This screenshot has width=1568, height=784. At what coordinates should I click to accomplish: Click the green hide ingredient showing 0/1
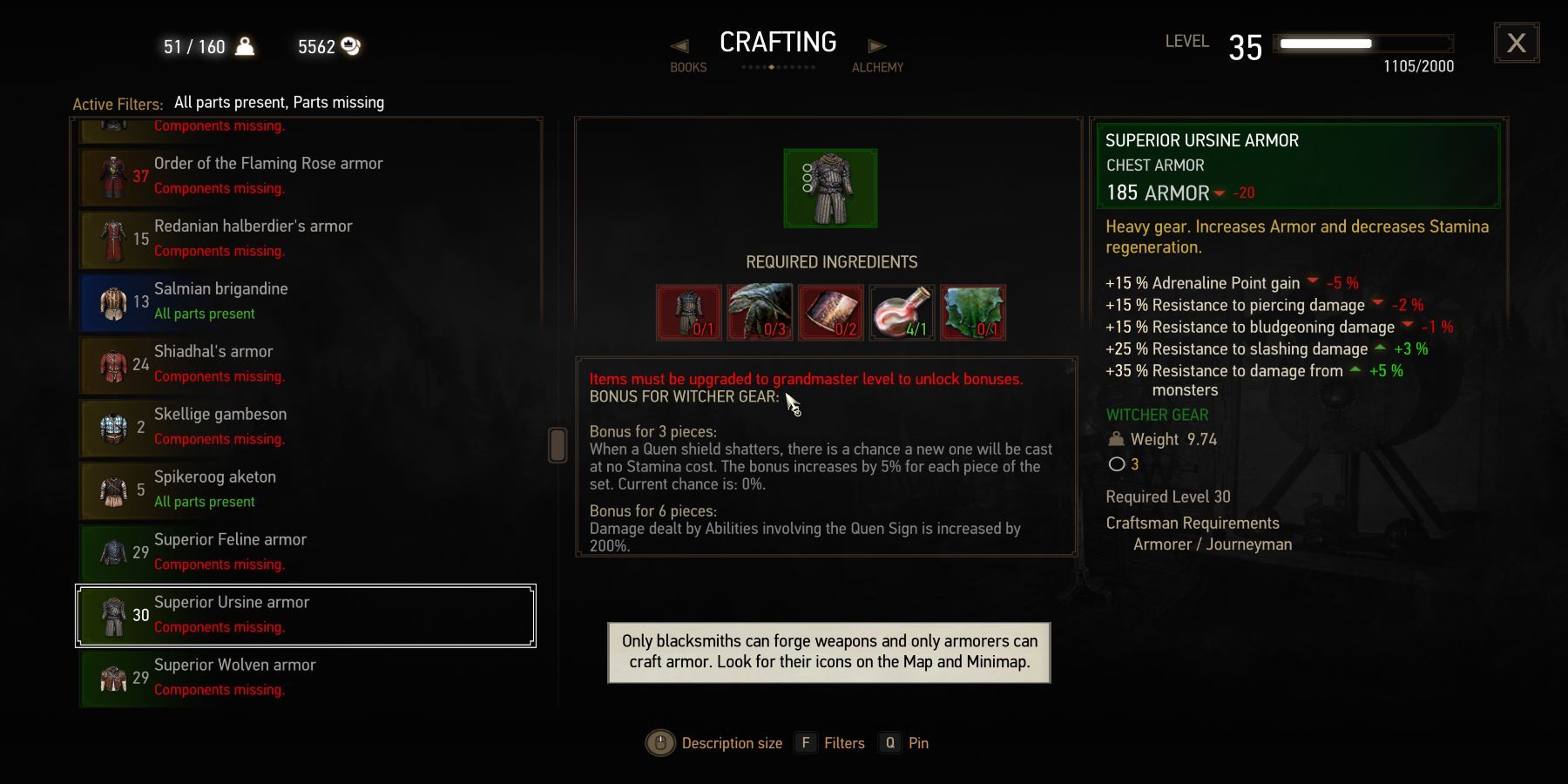click(x=971, y=313)
